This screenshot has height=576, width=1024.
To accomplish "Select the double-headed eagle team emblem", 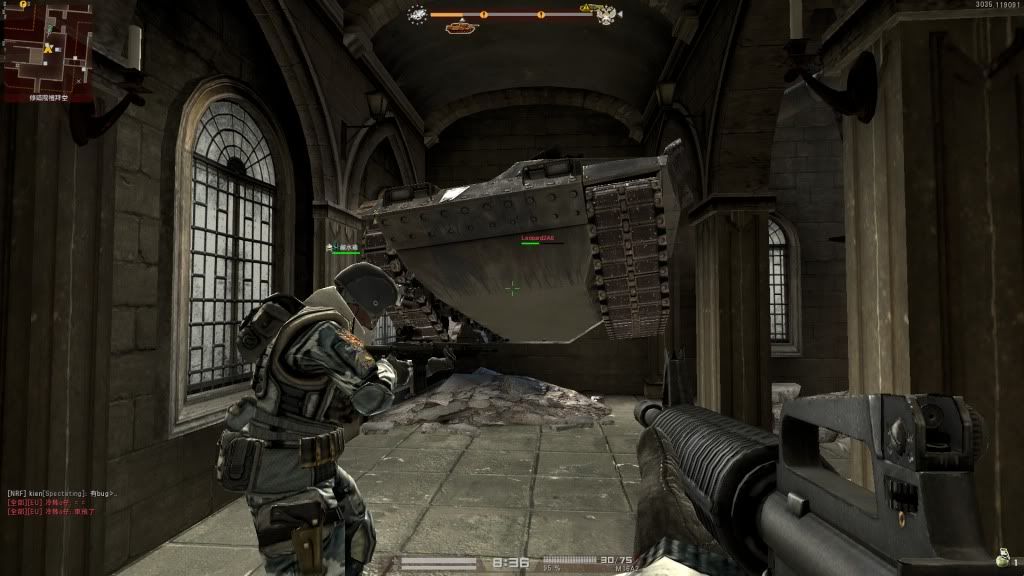I will pyautogui.click(x=606, y=16).
